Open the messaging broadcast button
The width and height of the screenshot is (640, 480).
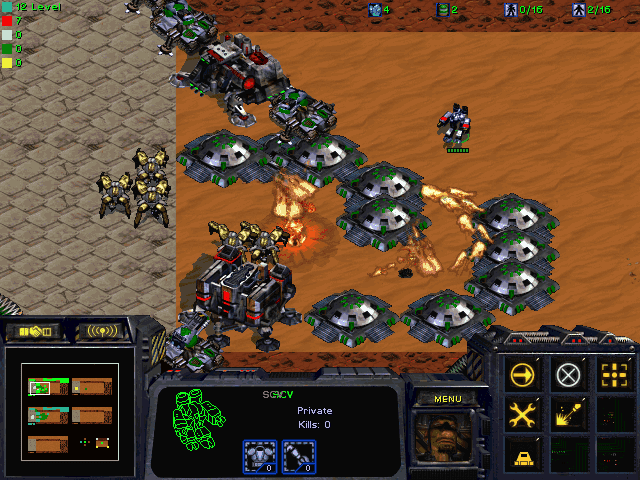(103, 330)
